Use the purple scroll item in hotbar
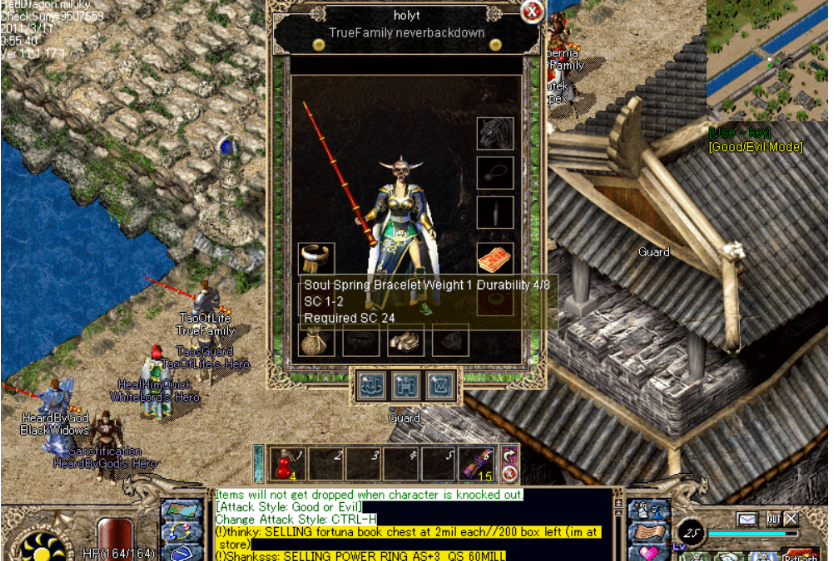Screen dimensions: 834x561 coord(474,463)
